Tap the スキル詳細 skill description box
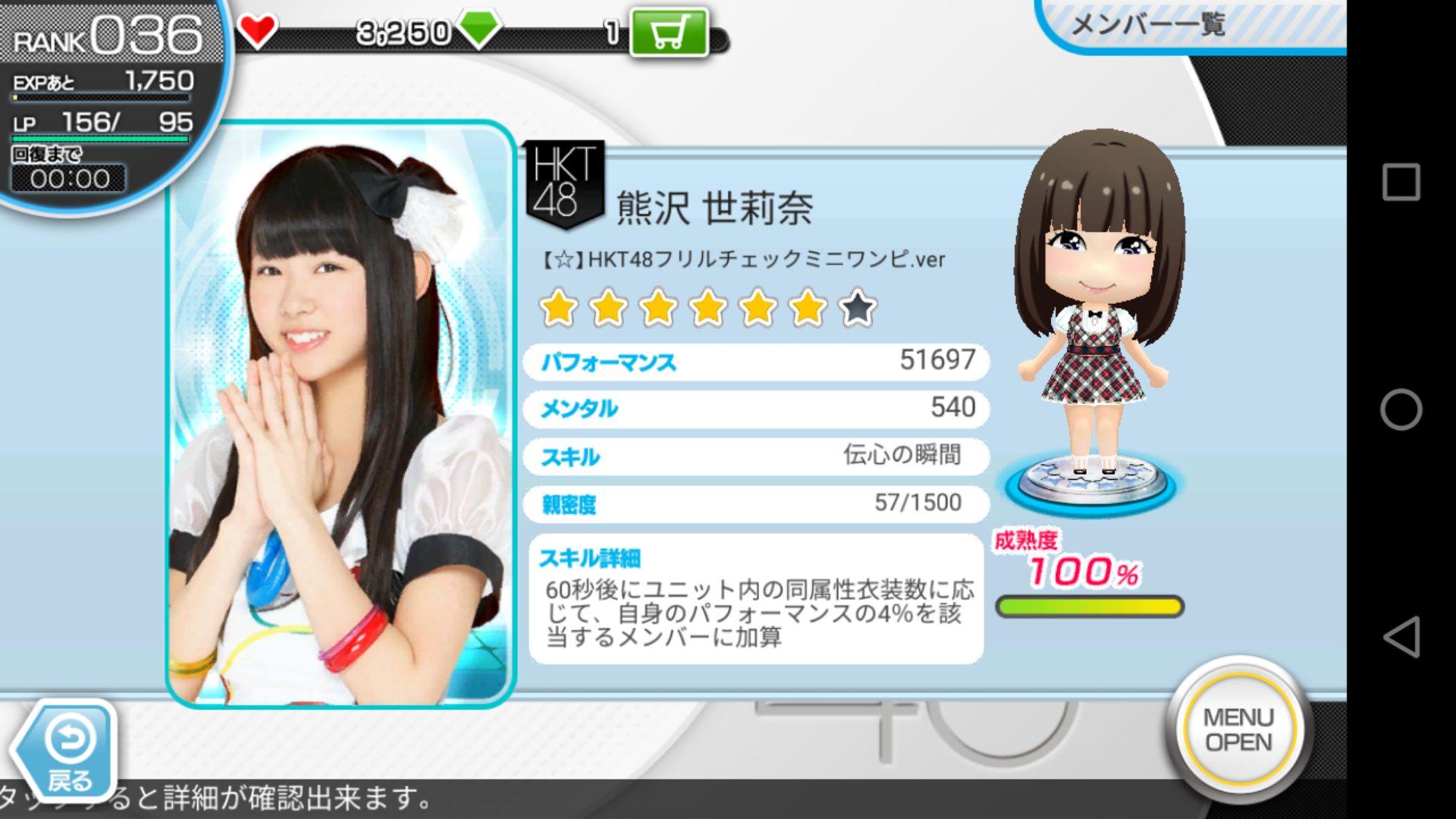1456x819 pixels. pos(756,599)
